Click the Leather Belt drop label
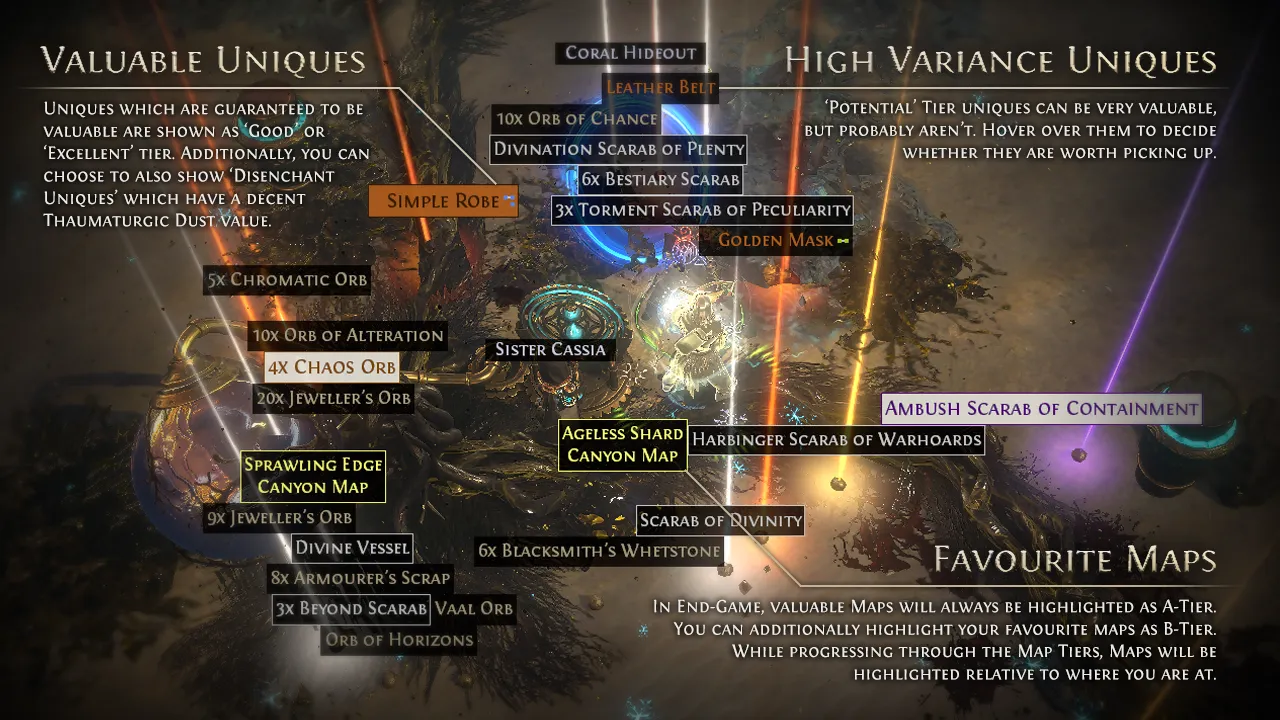Image resolution: width=1280 pixels, height=720 pixels. click(661, 87)
